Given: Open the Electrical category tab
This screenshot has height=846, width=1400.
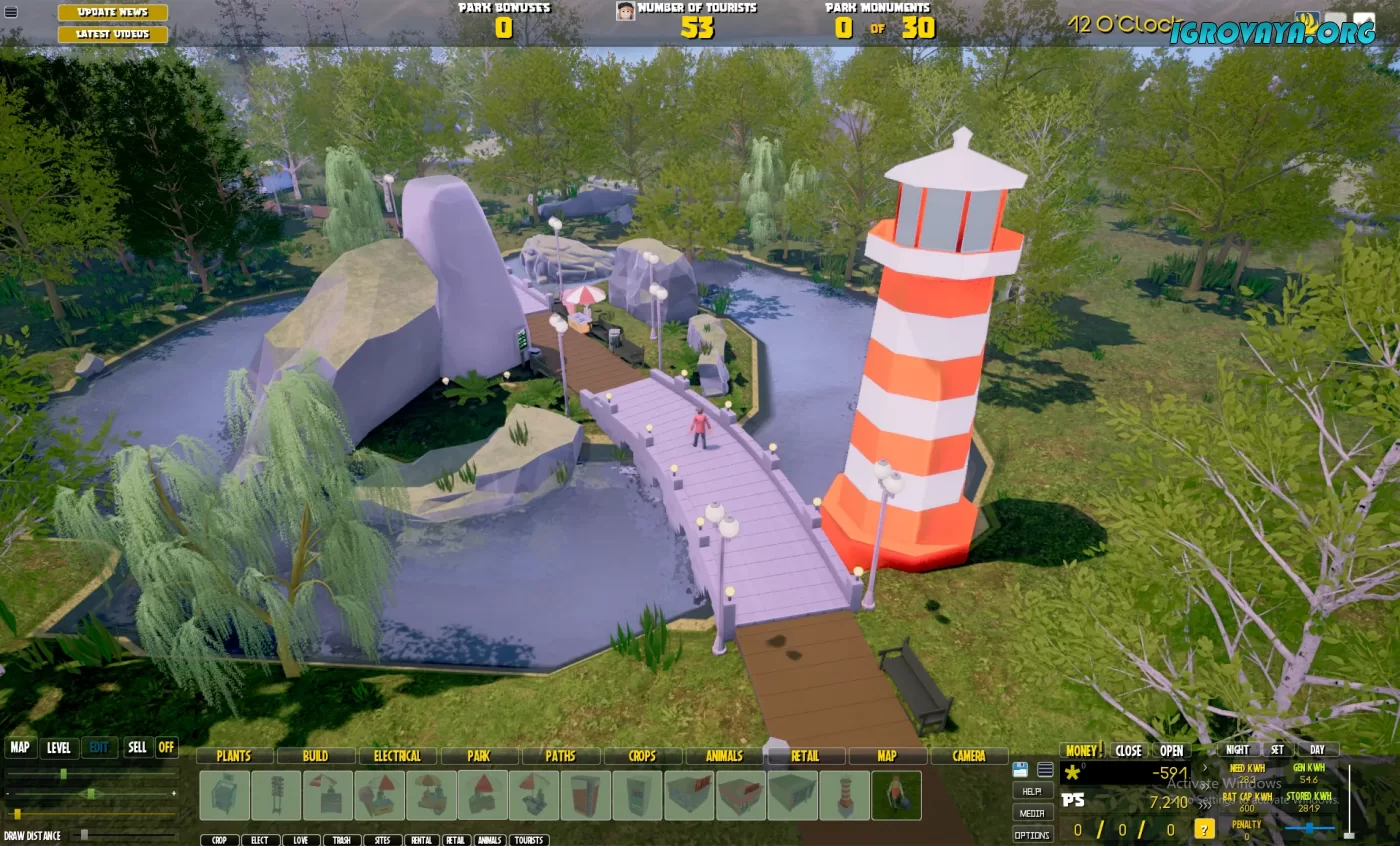Looking at the screenshot, I should pos(397,756).
